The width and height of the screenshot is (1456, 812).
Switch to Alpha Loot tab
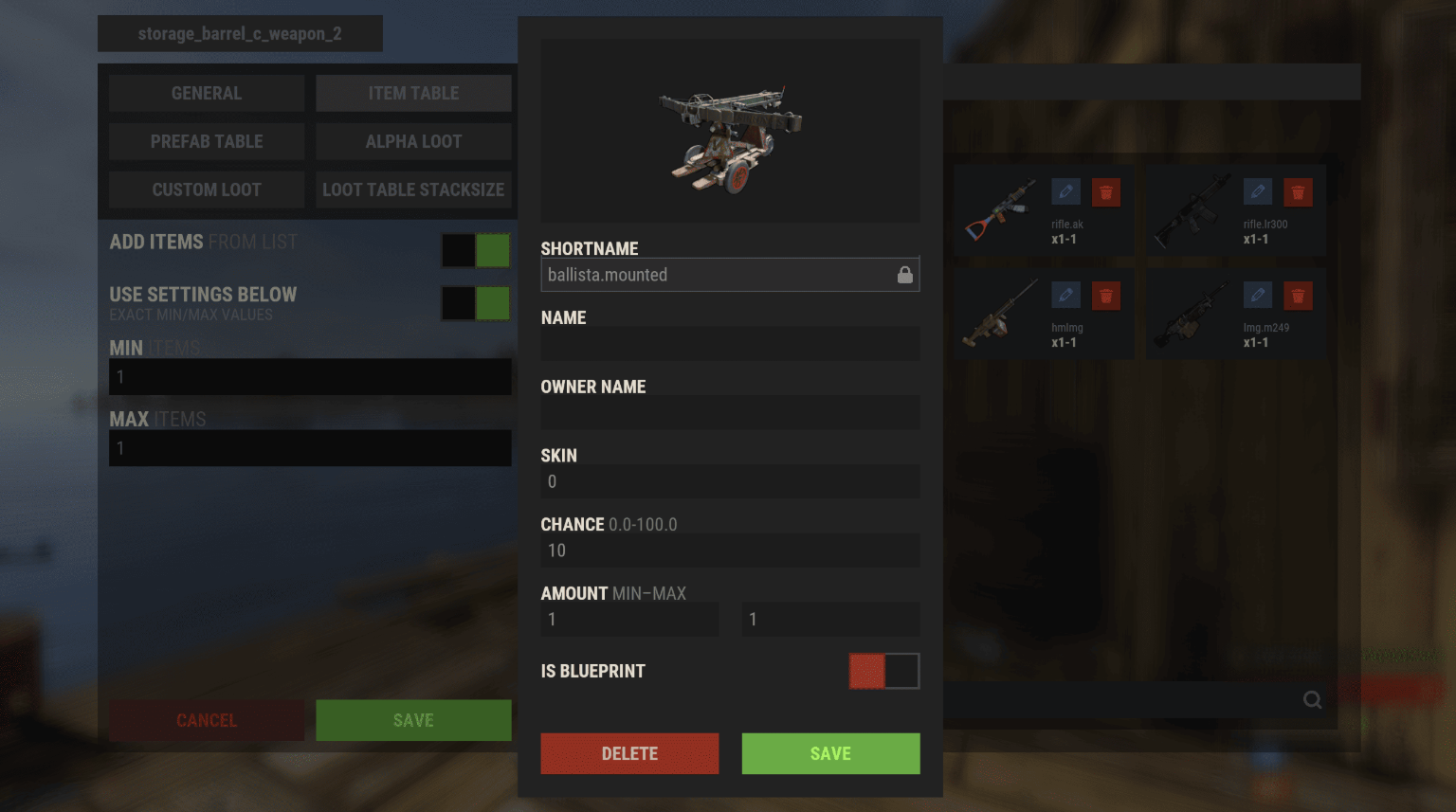(x=413, y=141)
